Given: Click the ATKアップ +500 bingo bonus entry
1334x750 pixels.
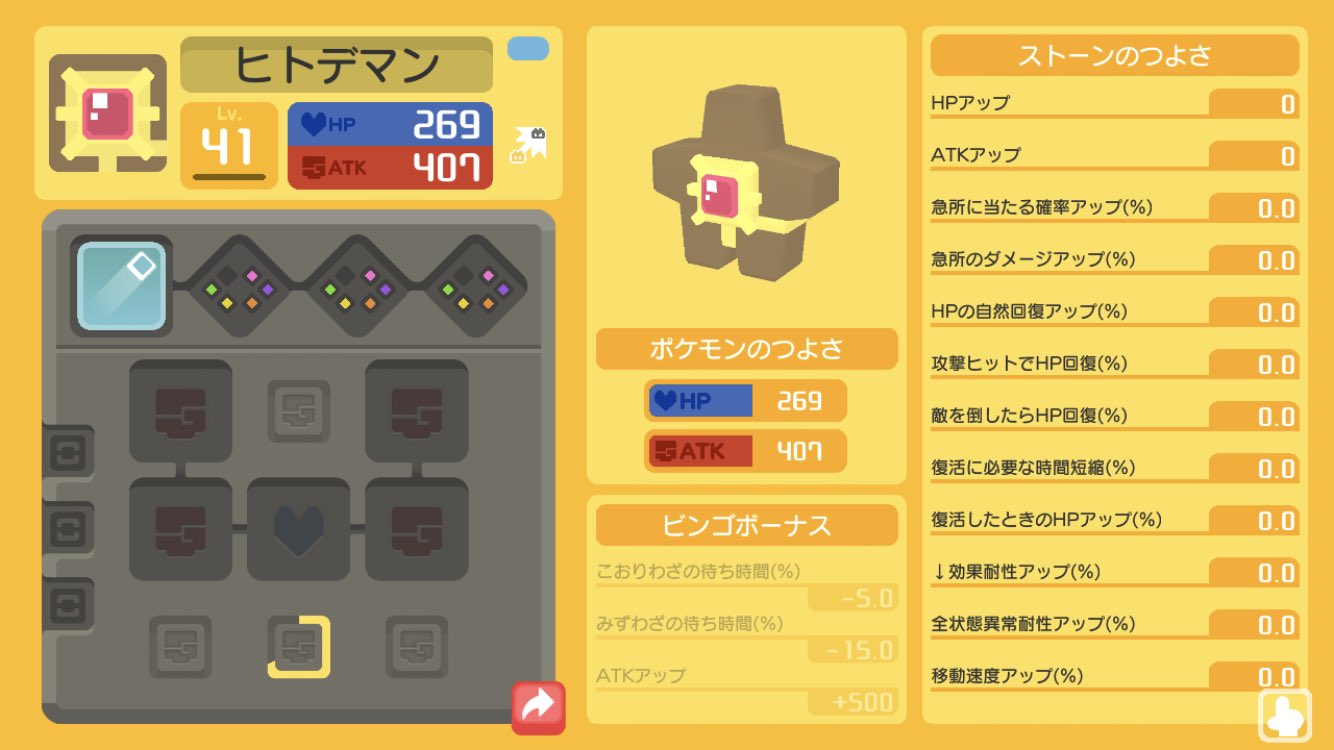Looking at the screenshot, I should click(745, 688).
